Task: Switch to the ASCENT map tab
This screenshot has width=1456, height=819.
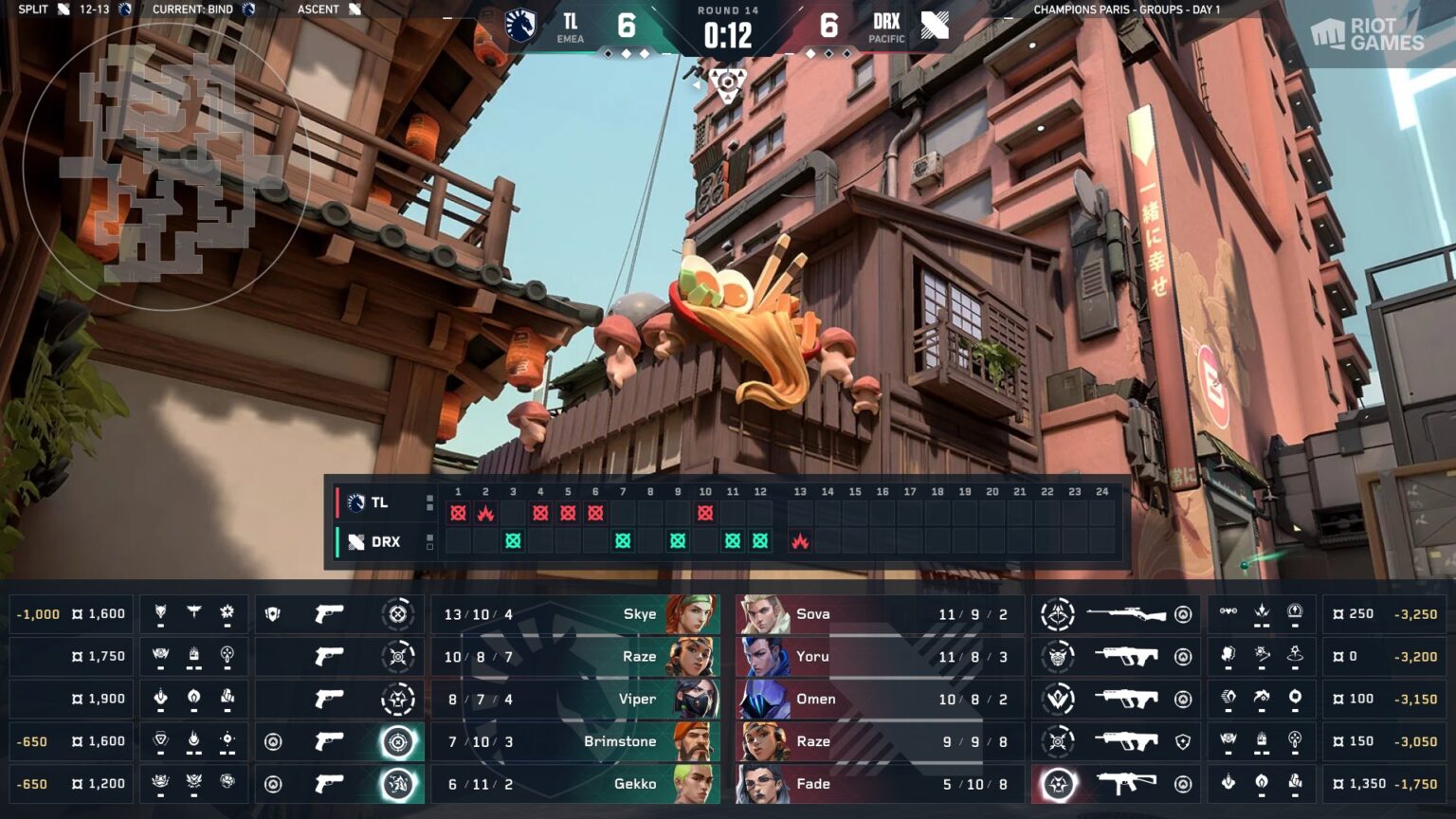Action: pyautogui.click(x=326, y=9)
